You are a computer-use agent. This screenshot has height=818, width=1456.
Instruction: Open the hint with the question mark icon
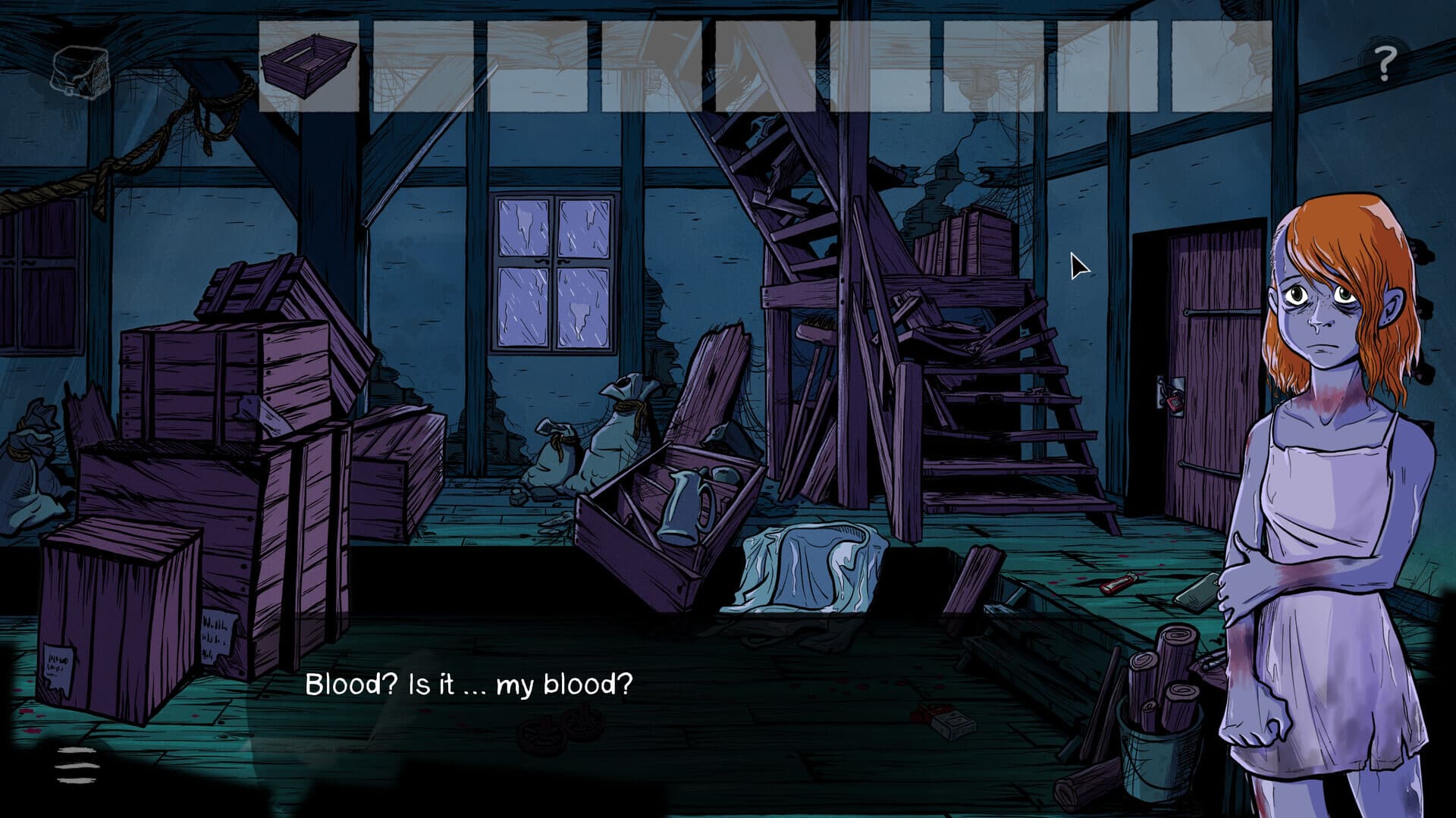[1385, 61]
